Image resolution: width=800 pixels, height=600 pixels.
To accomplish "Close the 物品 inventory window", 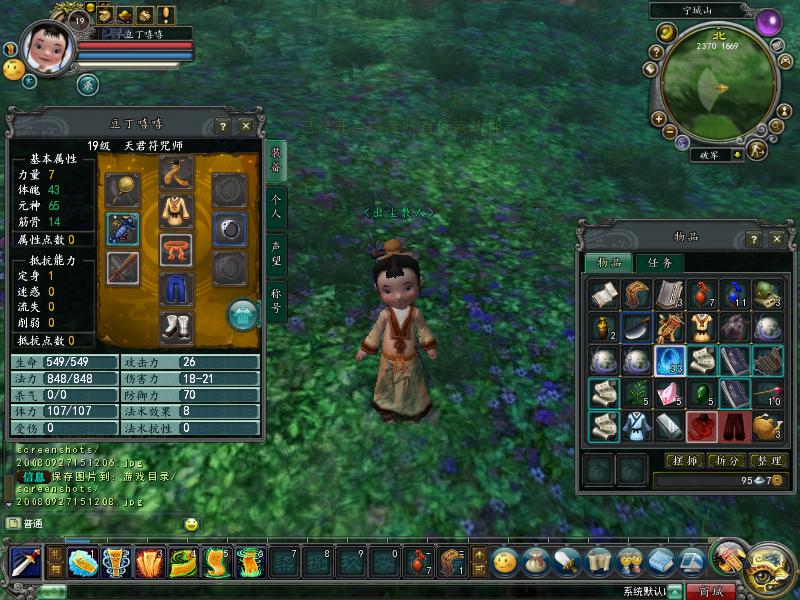I will [x=775, y=238].
